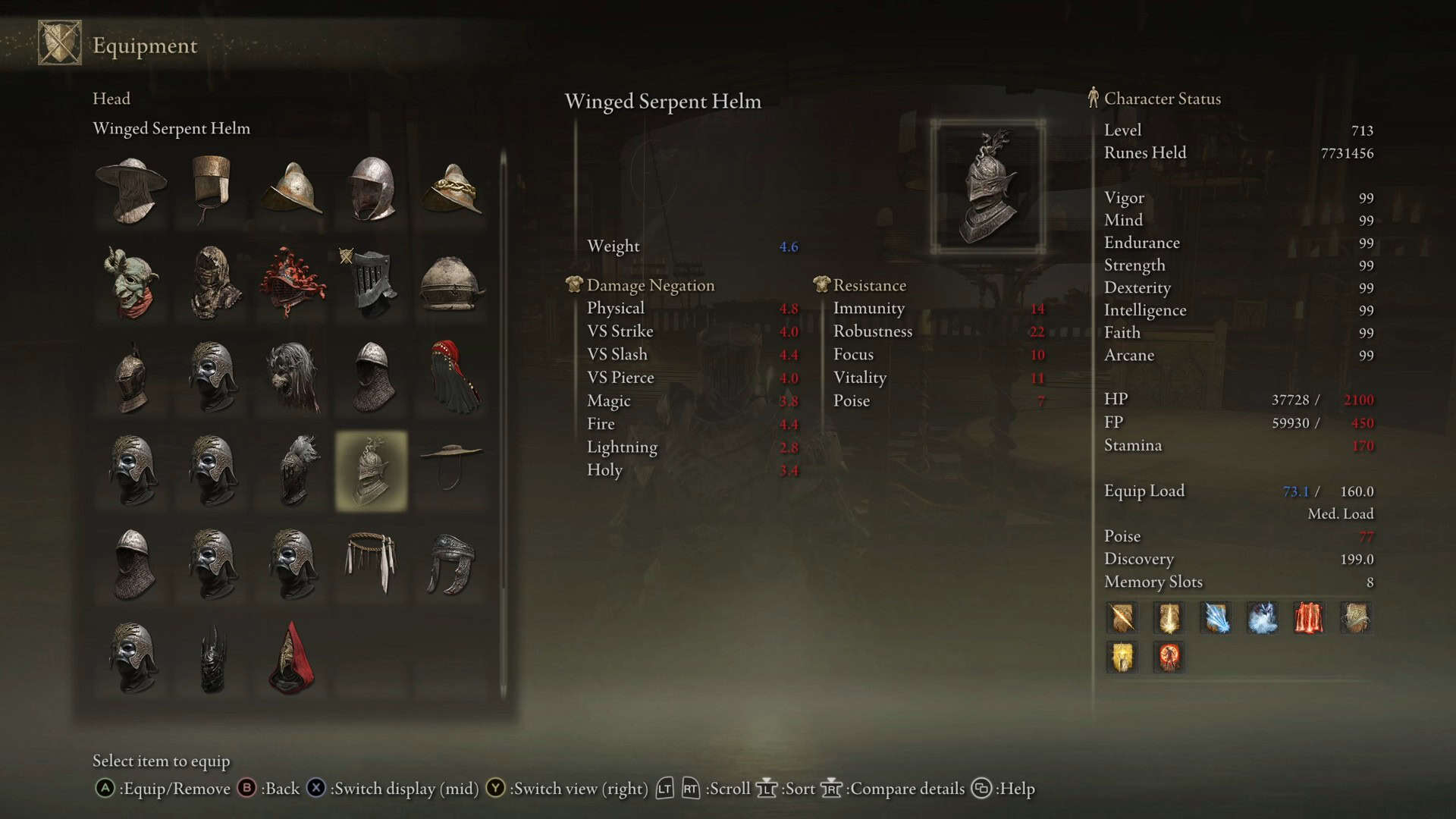The height and width of the screenshot is (819, 1456).
Task: Select the brown ragged hooded mask
Action: [213, 283]
